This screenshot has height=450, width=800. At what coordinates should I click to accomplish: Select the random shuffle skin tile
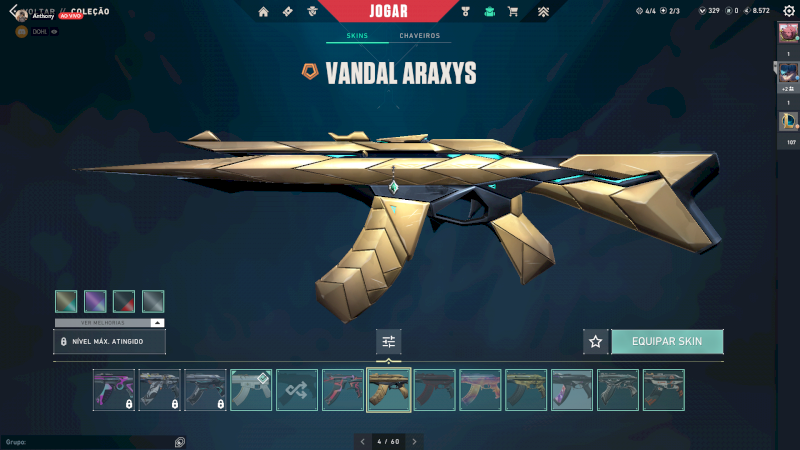[297, 390]
